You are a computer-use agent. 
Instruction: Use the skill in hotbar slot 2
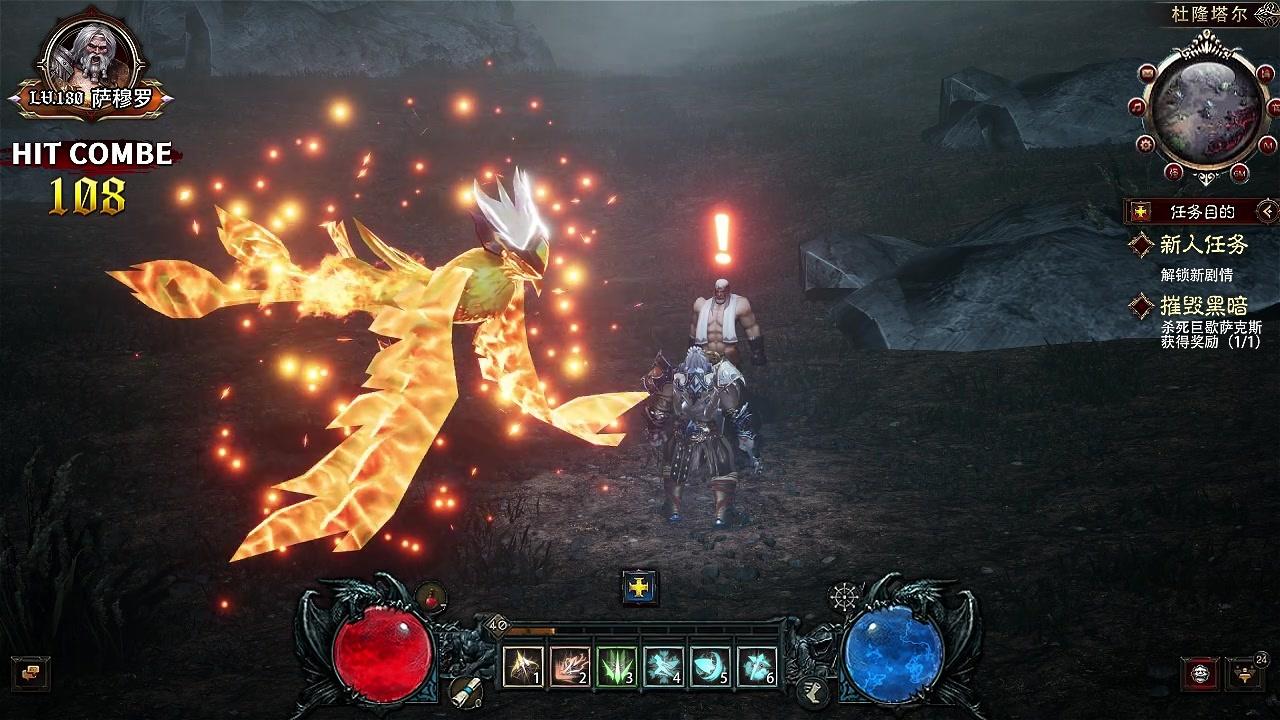coord(570,666)
